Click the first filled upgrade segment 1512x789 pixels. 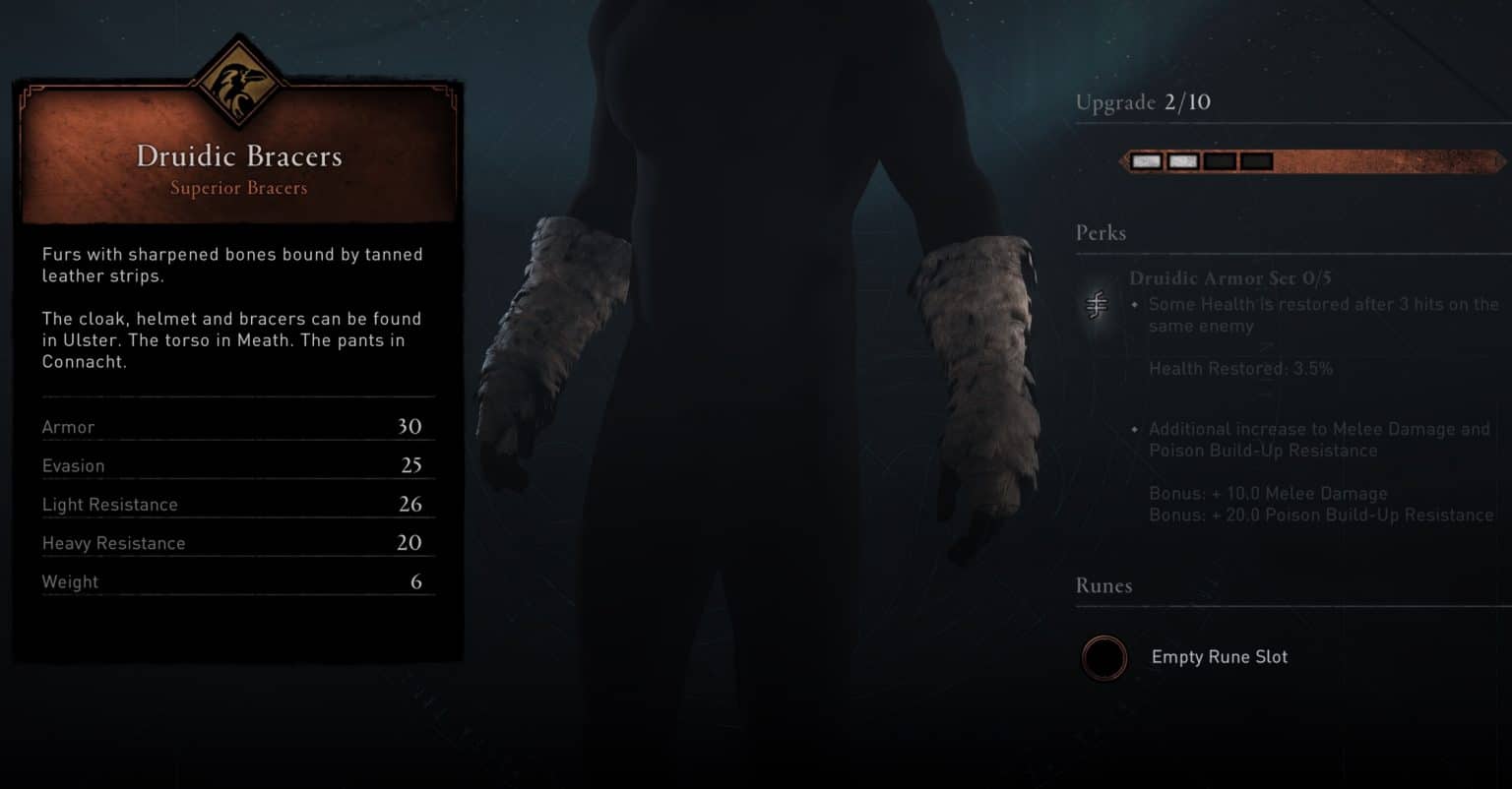click(x=1145, y=159)
